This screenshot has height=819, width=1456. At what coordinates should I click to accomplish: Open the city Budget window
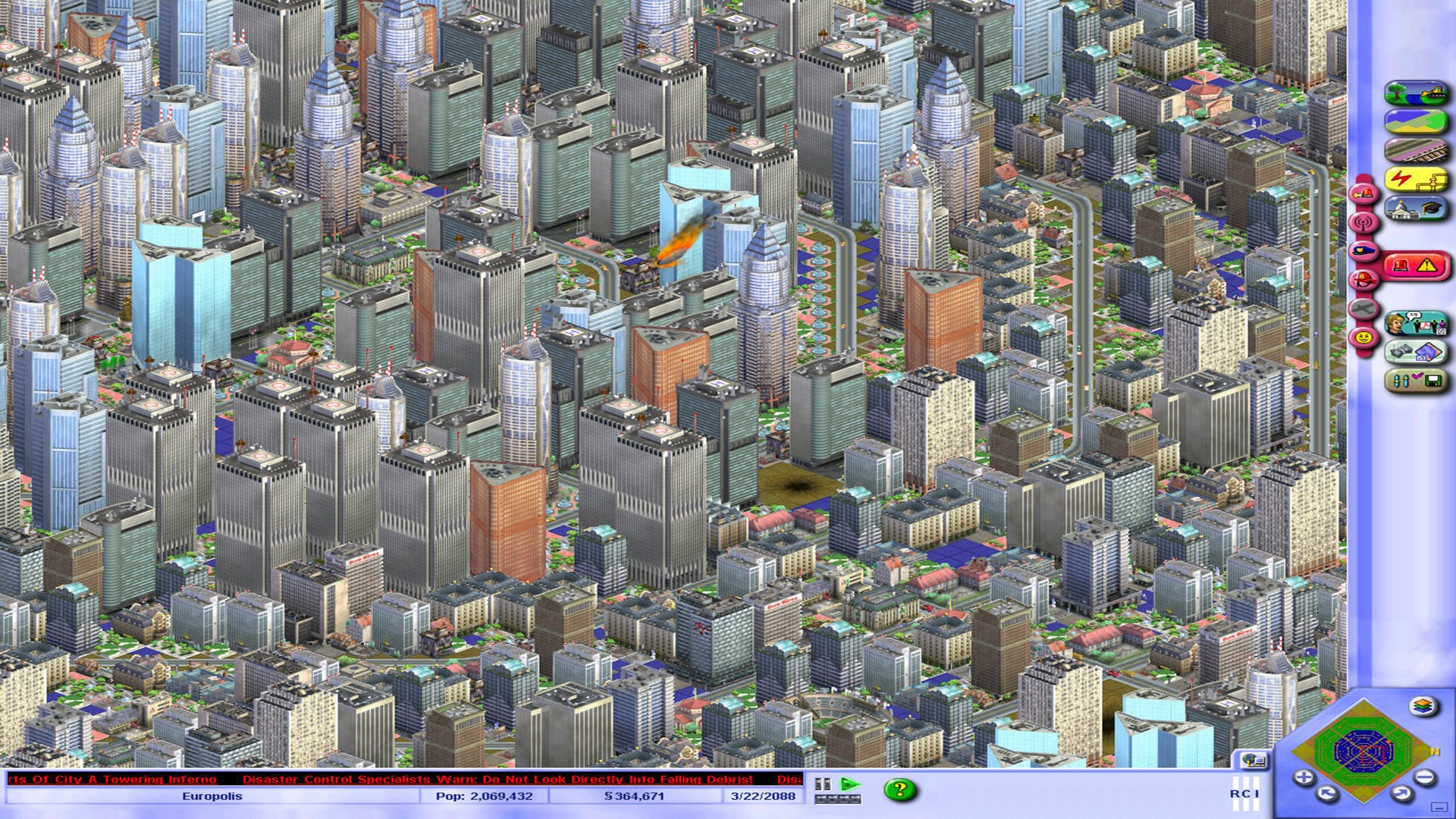click(x=1417, y=352)
